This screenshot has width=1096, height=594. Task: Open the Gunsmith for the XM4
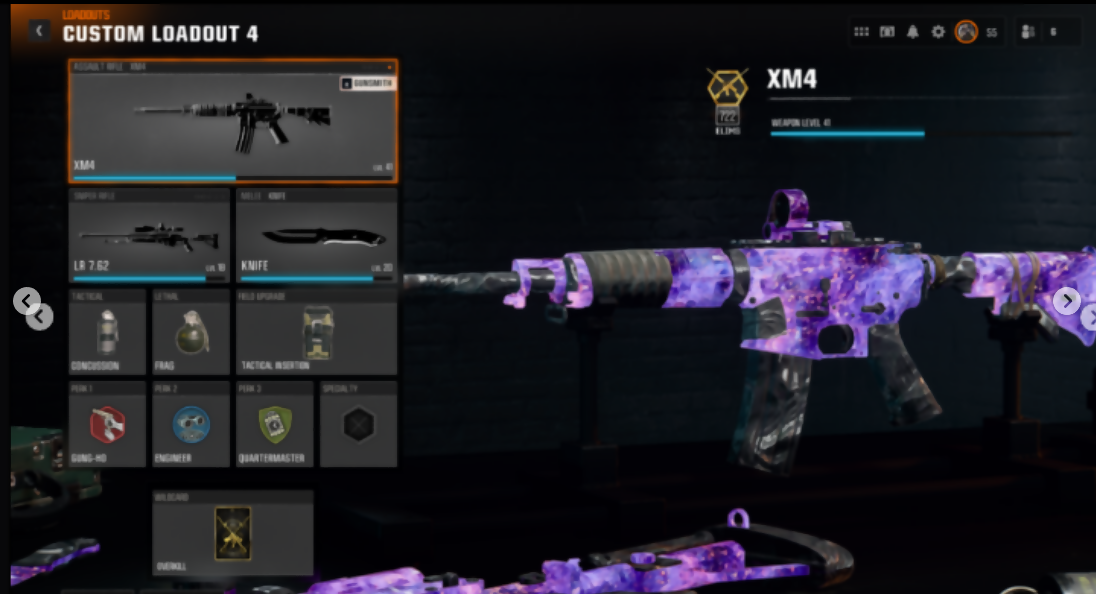tap(367, 83)
